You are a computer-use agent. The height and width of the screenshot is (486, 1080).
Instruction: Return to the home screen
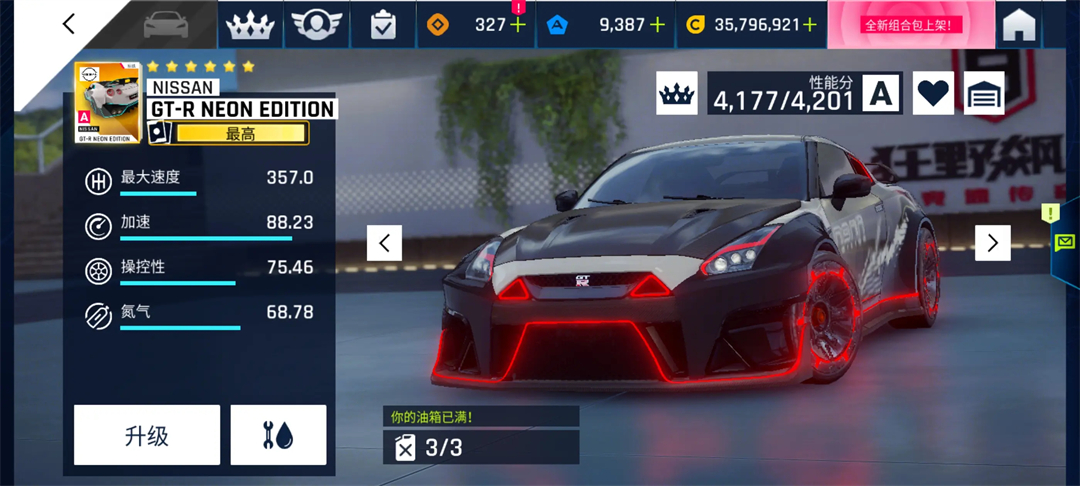1018,25
